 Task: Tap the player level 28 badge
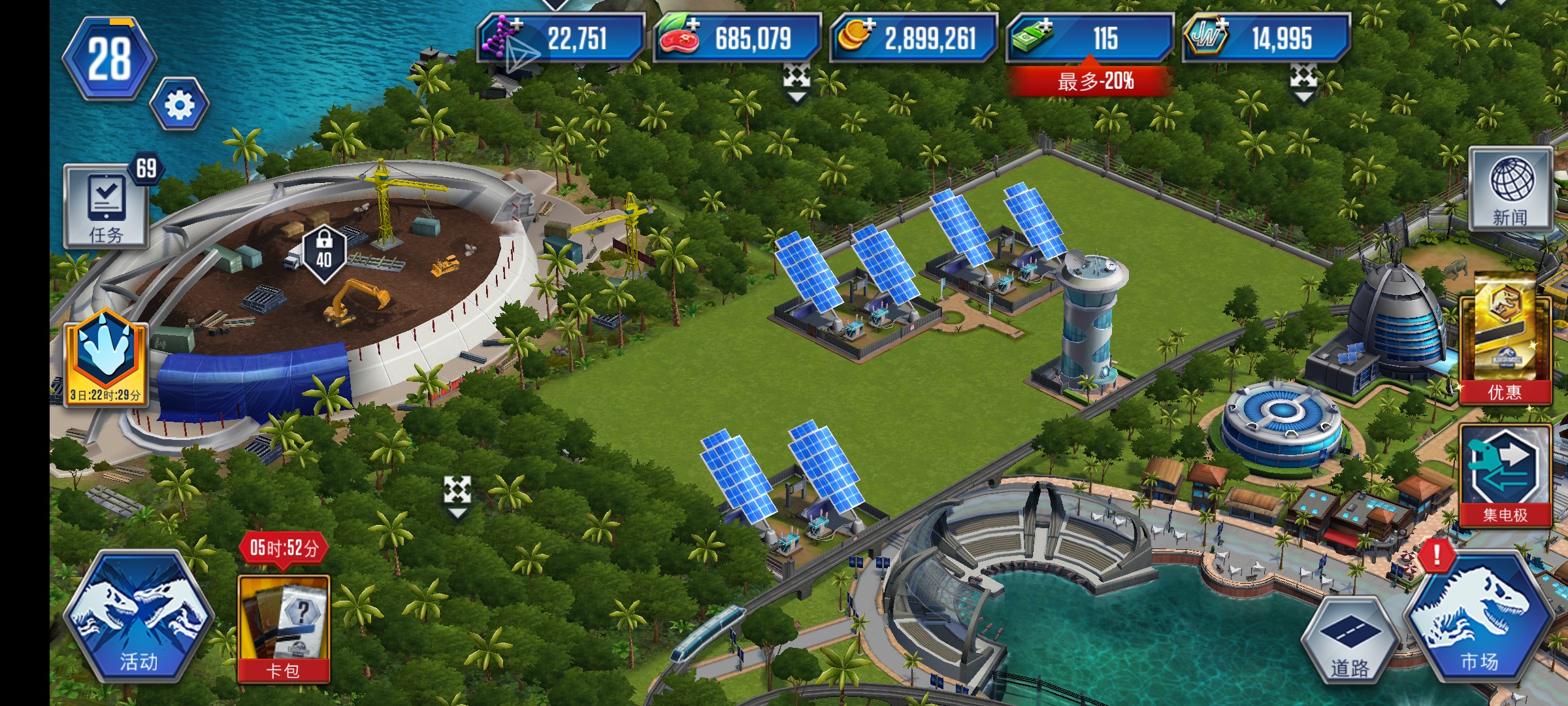[110, 59]
